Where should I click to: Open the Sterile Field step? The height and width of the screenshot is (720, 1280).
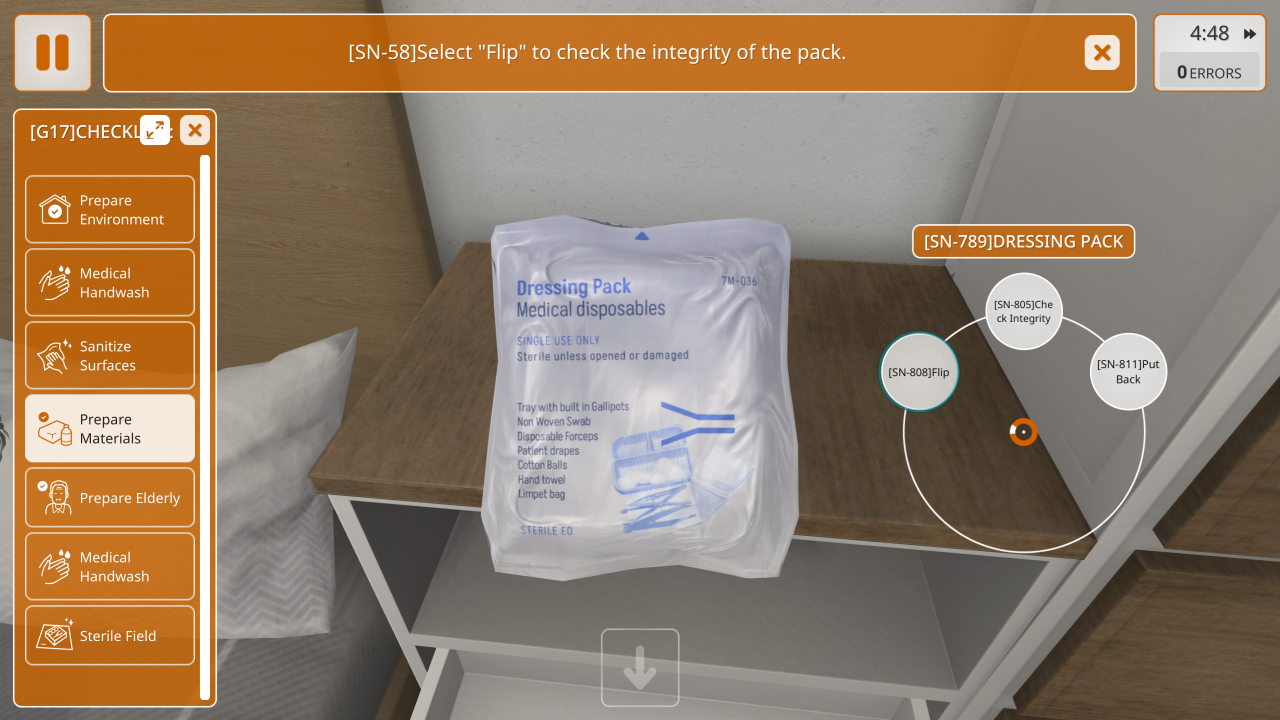pos(110,636)
